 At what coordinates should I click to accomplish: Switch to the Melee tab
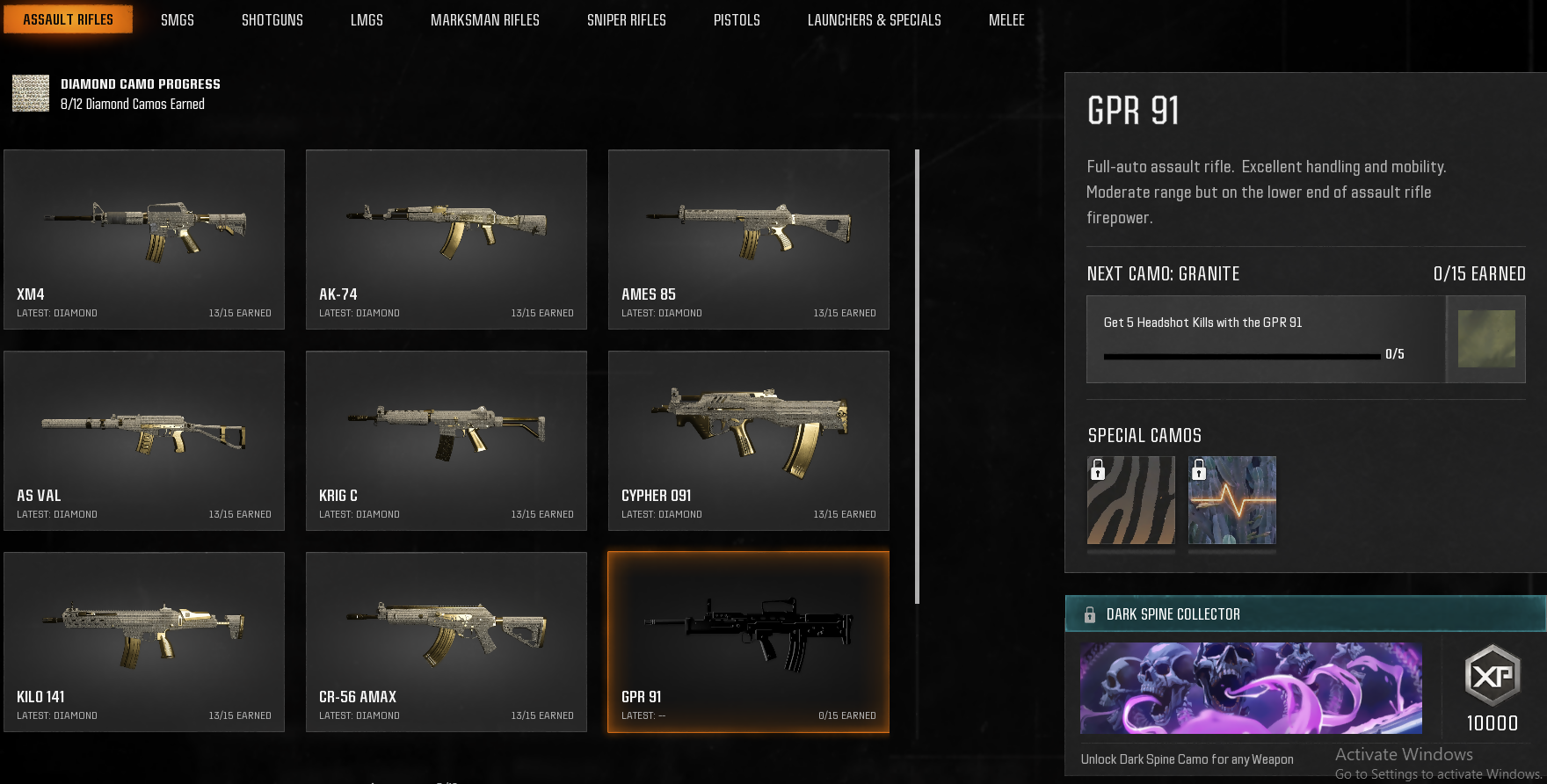click(x=1006, y=19)
